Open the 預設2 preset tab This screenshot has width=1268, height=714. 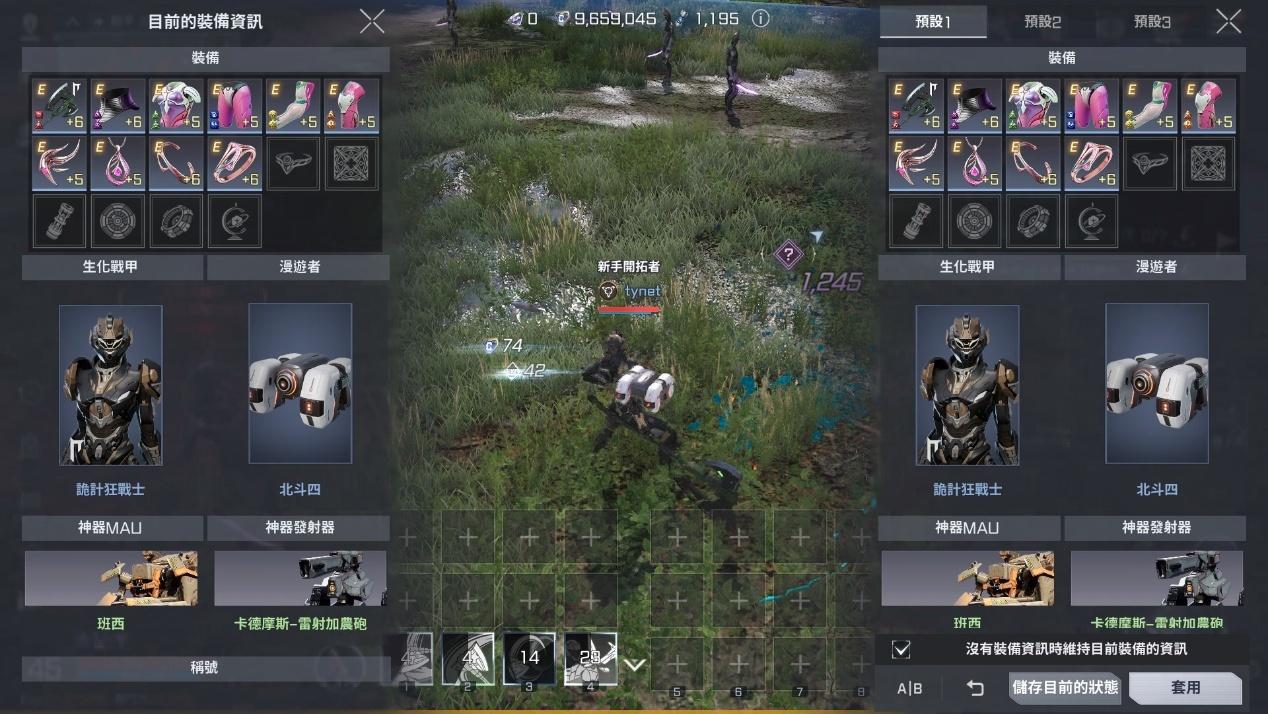1042,22
